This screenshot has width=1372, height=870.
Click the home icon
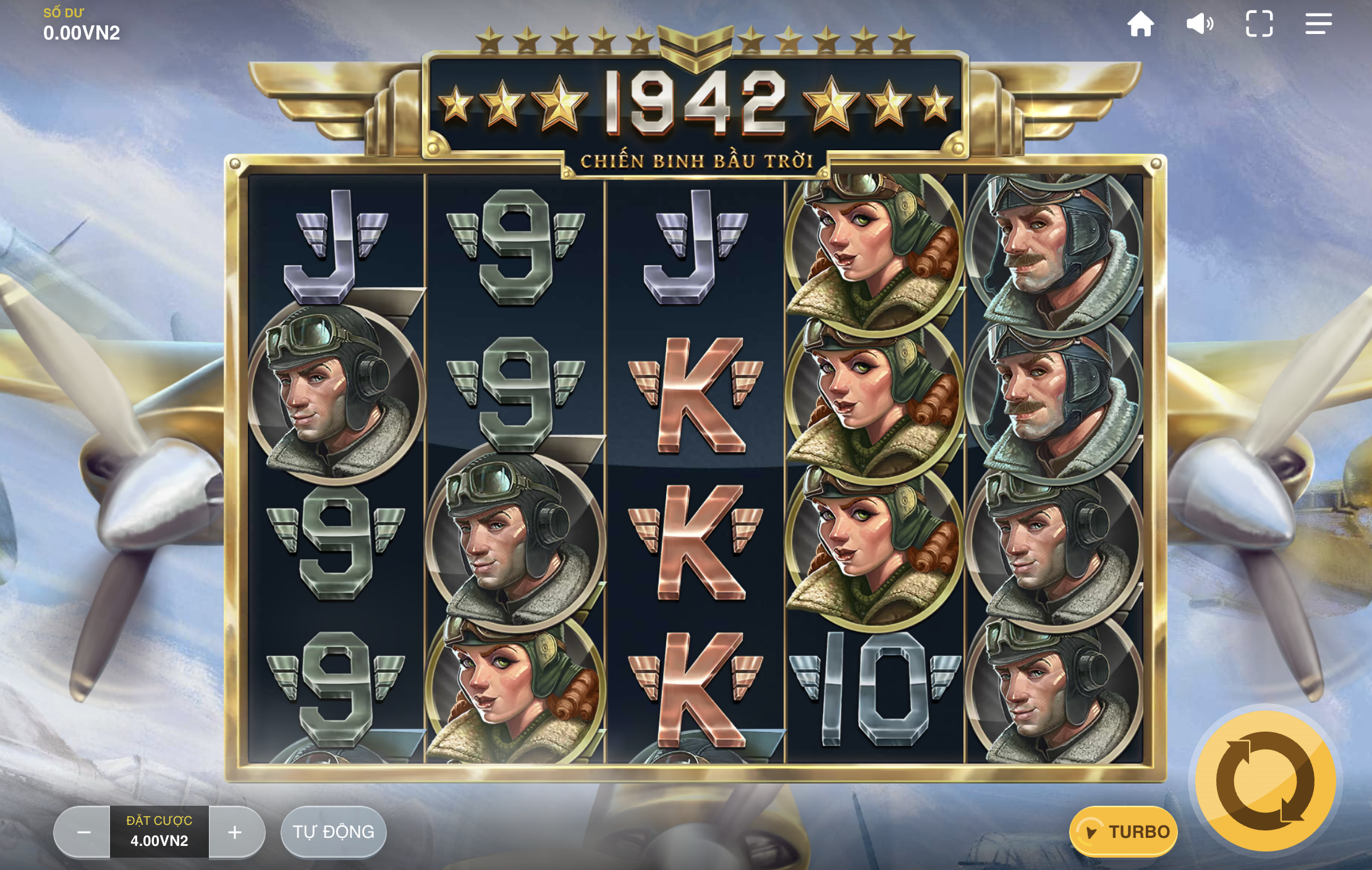tap(1141, 24)
